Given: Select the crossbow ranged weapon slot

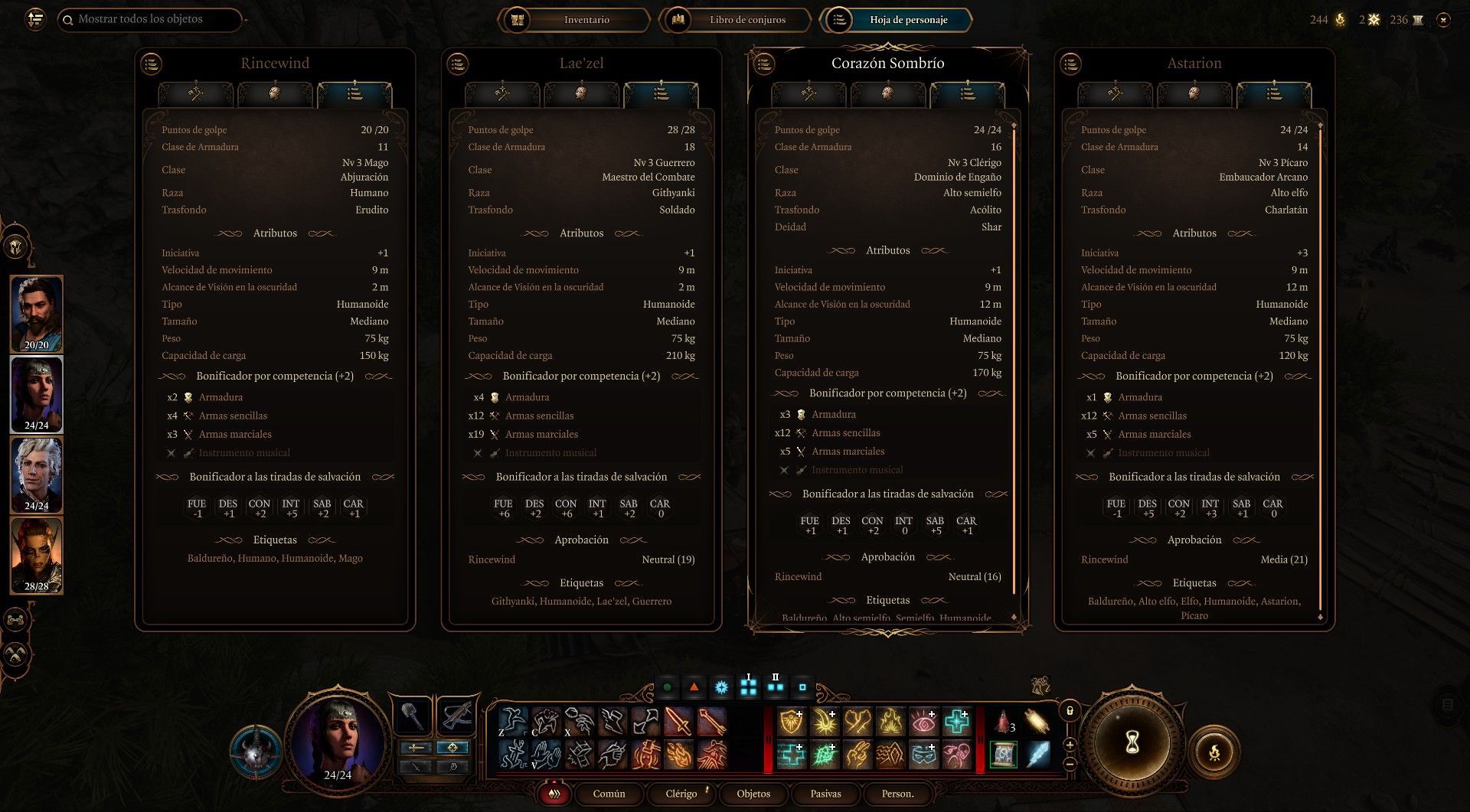Looking at the screenshot, I should tap(456, 716).
